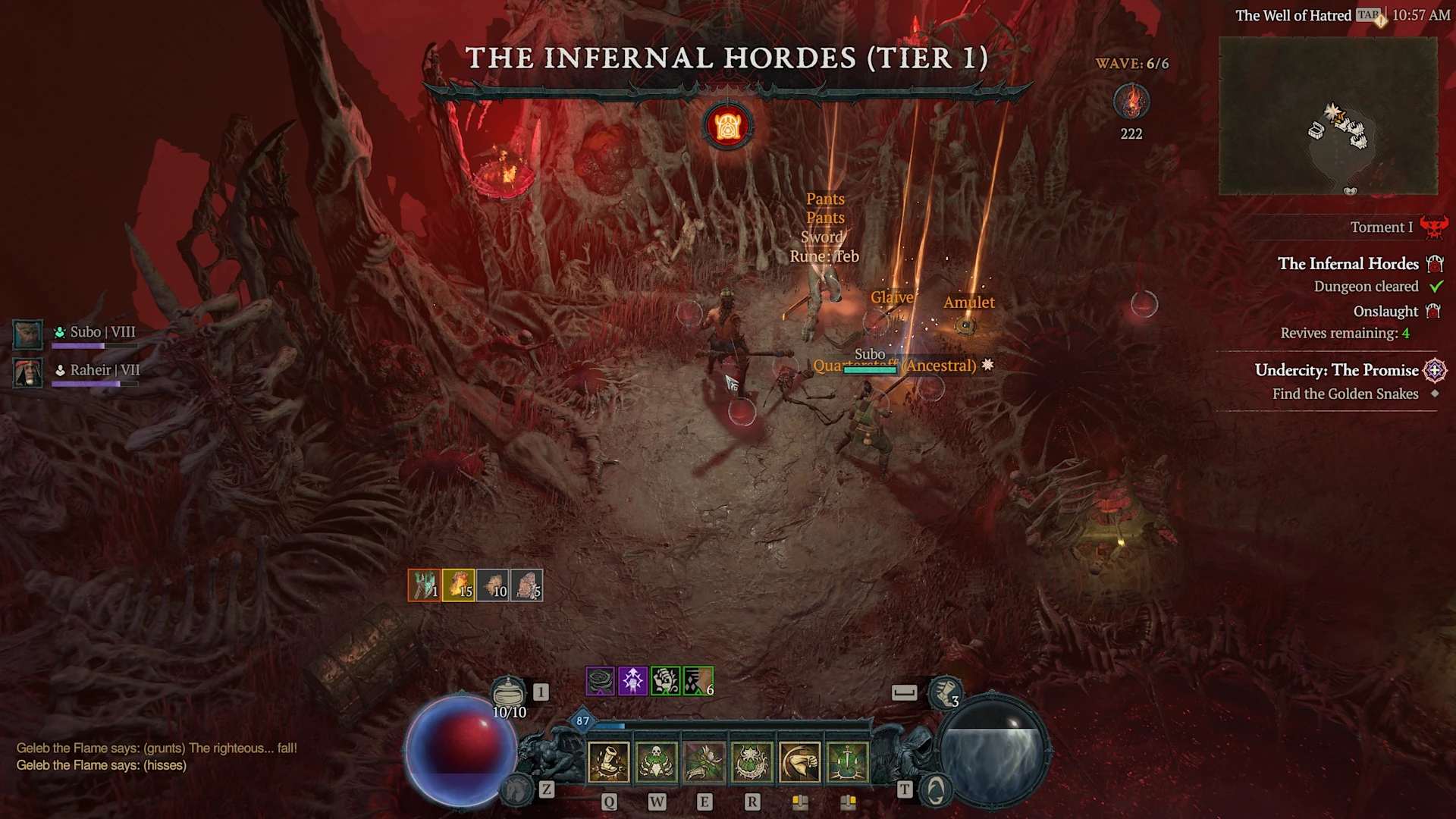Screen dimensions: 1456x819
Task: Drink the healing potion
Action: coord(508,692)
